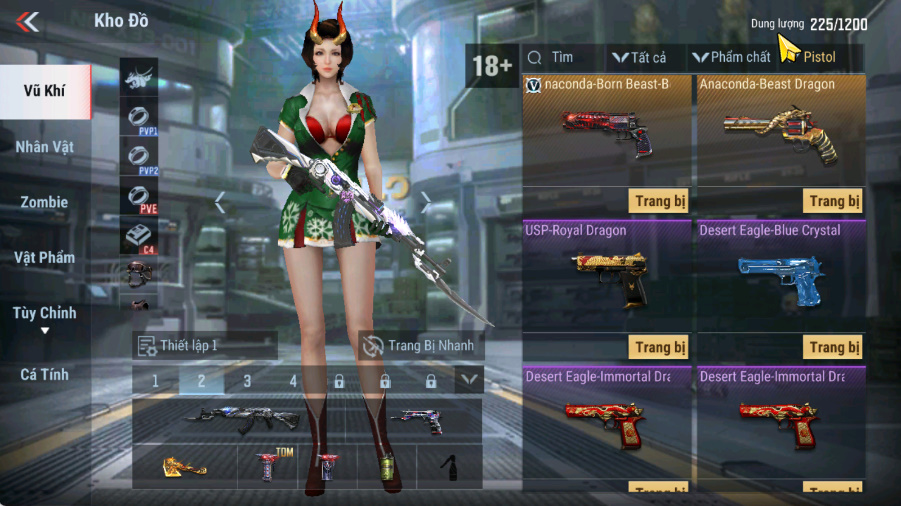Open the Nhân Vật category
901x506 pixels.
(44, 147)
